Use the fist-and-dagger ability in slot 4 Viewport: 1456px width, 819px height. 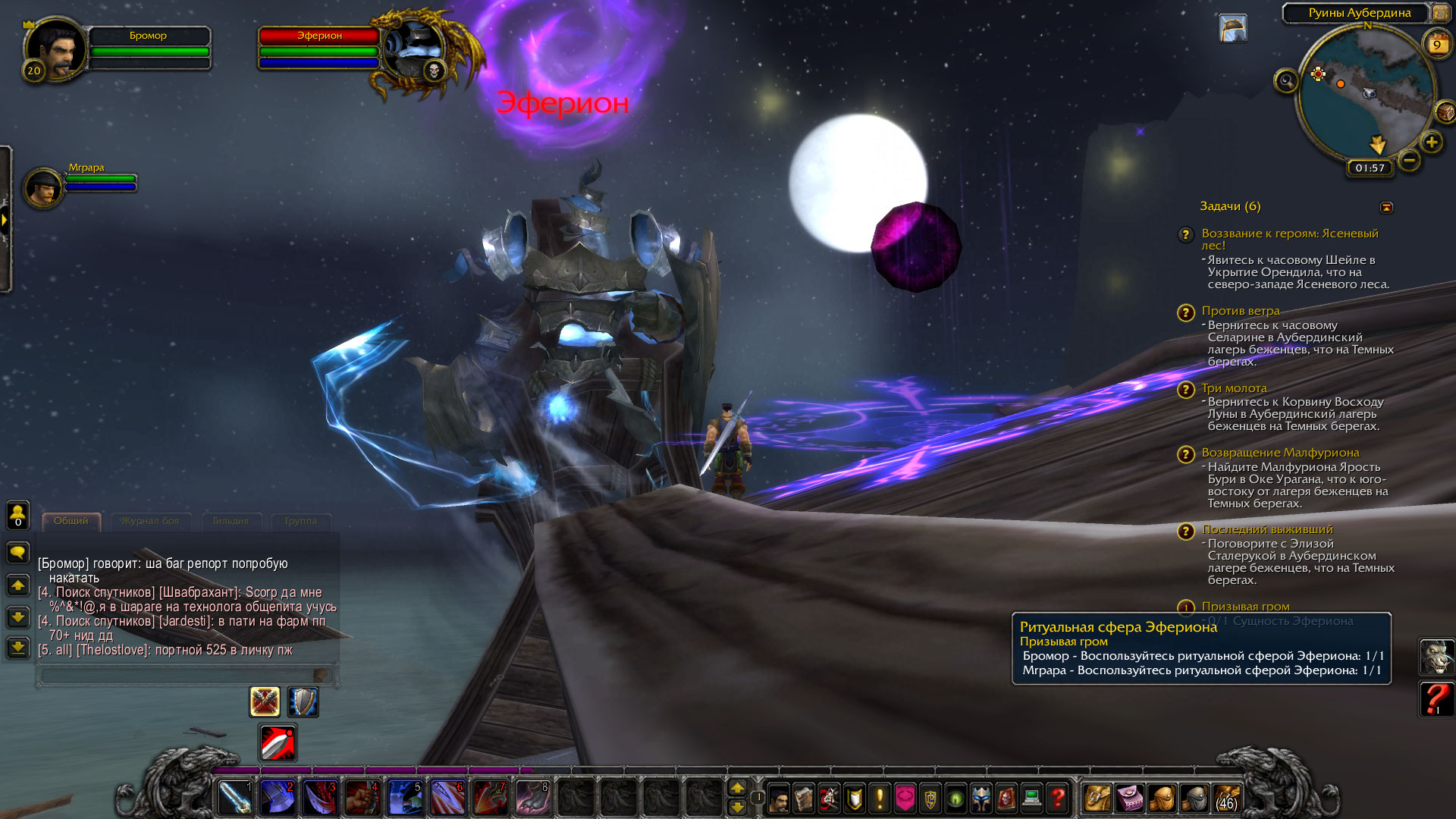pos(362,798)
